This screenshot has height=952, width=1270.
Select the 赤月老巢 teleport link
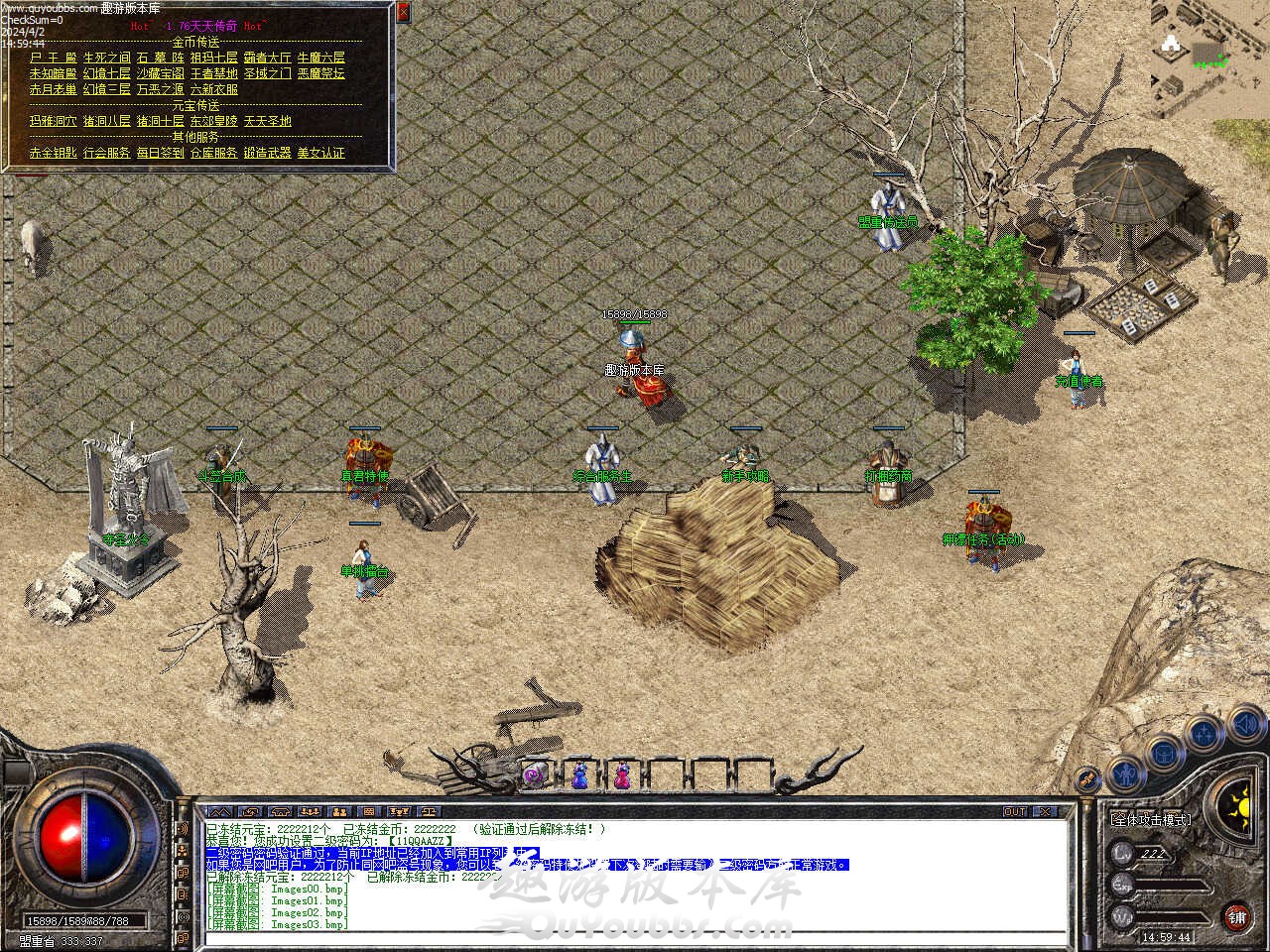coord(53,89)
